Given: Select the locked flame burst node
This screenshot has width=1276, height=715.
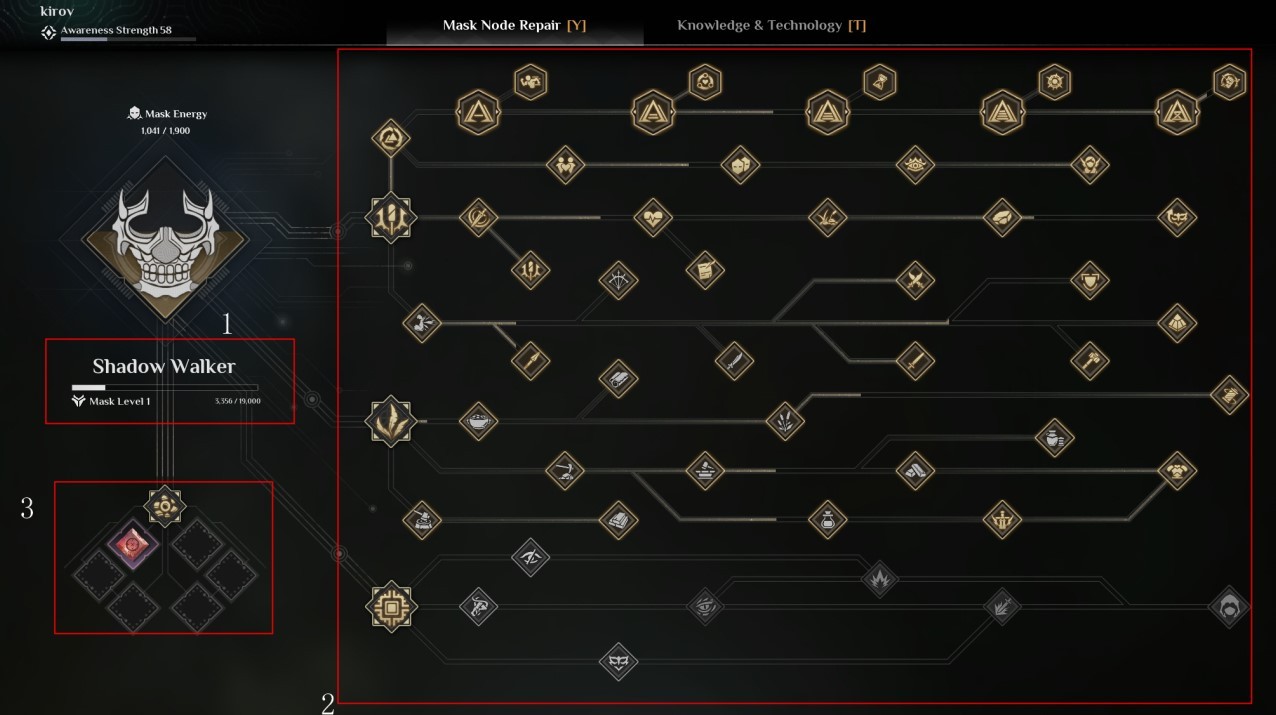Looking at the screenshot, I should 879,578.
